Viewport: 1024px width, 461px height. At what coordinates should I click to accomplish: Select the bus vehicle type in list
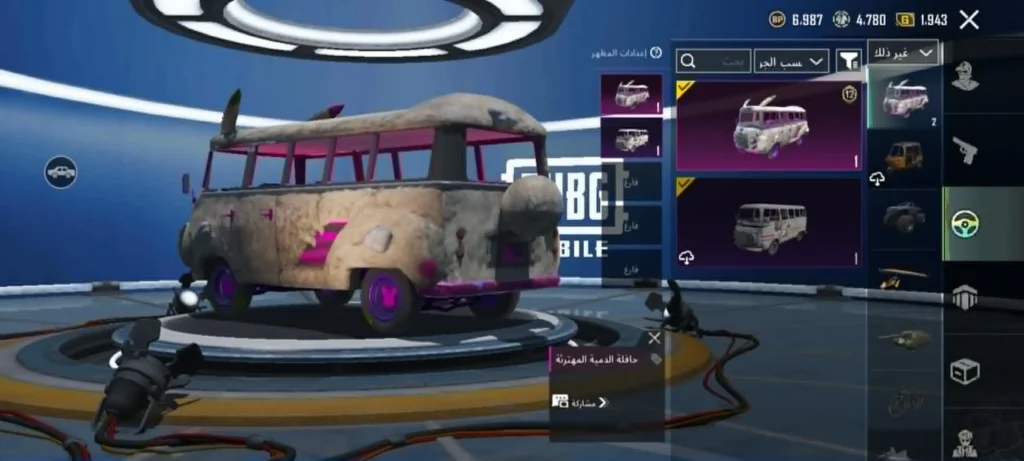905,98
